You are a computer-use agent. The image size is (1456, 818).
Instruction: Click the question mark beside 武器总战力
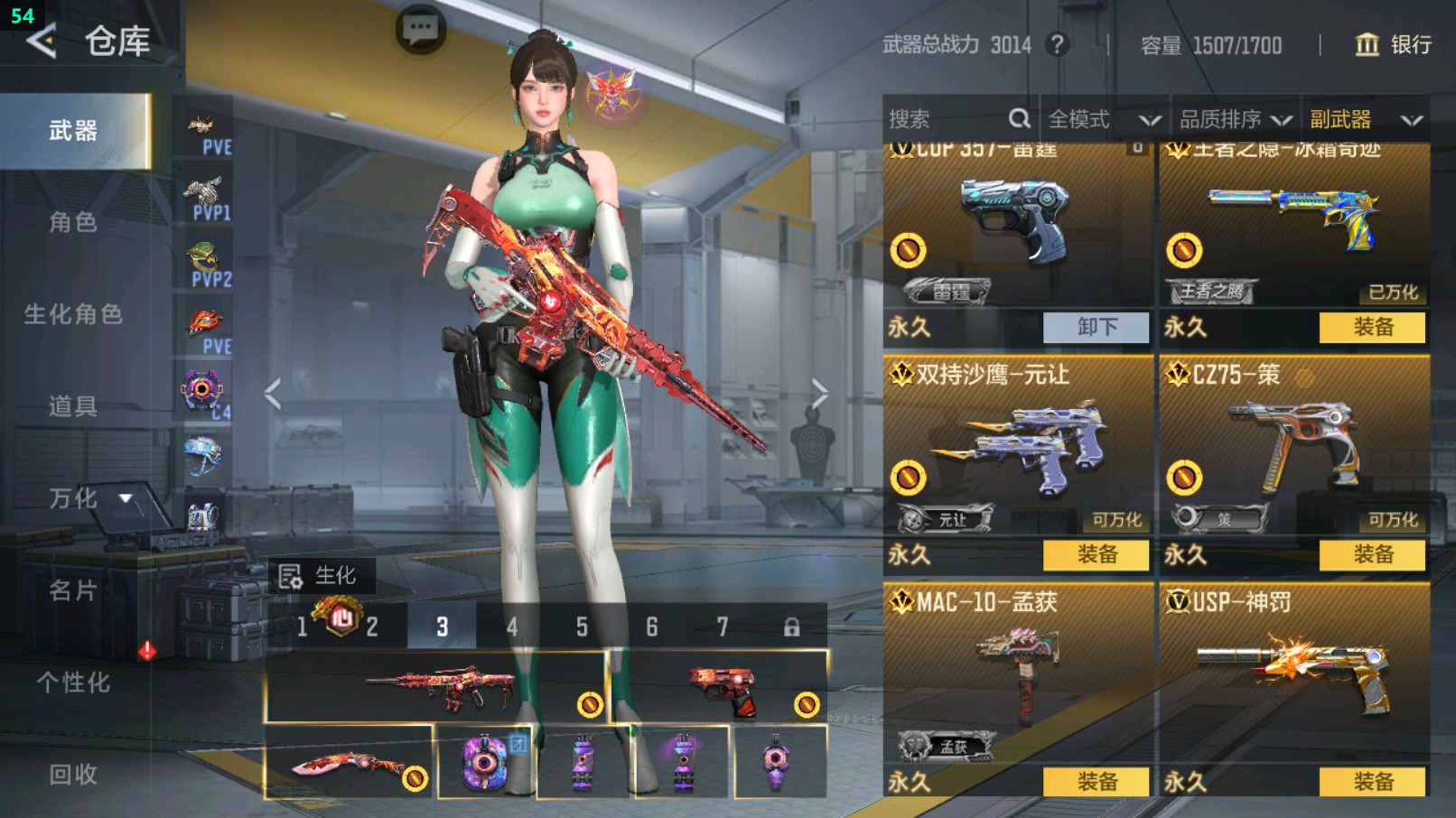click(x=1057, y=44)
